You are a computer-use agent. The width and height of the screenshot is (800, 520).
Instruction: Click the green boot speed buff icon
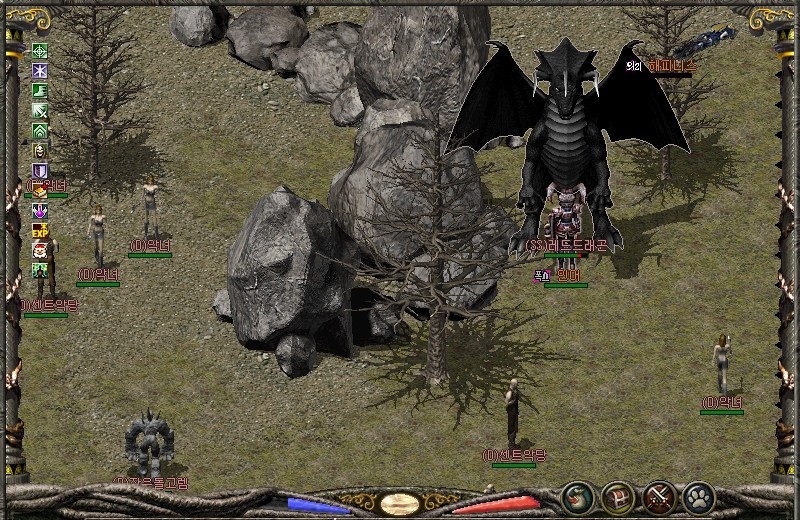pyautogui.click(x=41, y=91)
